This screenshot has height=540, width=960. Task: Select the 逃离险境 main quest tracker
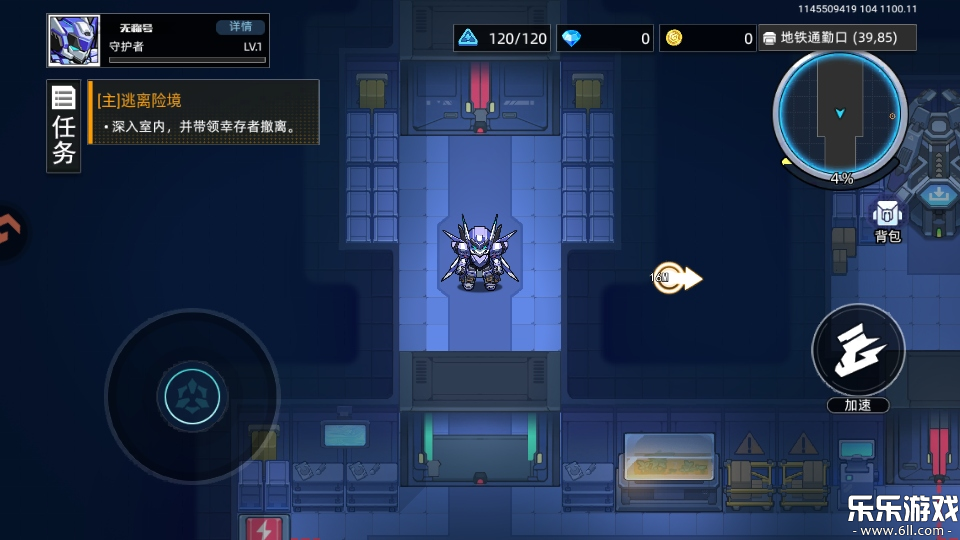click(x=204, y=113)
